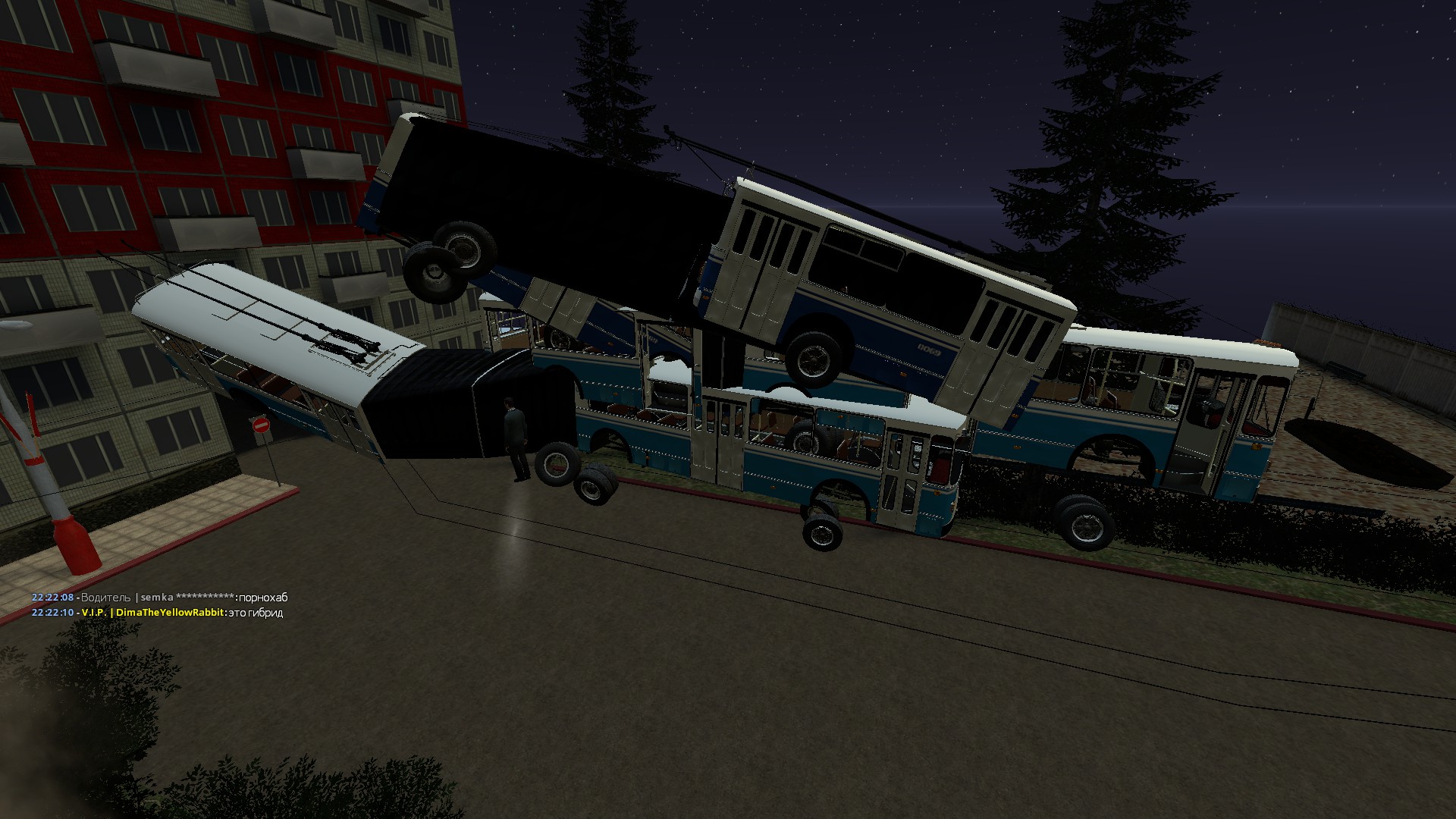Select DimaTheYellowRabbit's V.I.P. chat message
1456x819 pixels.
157,613
